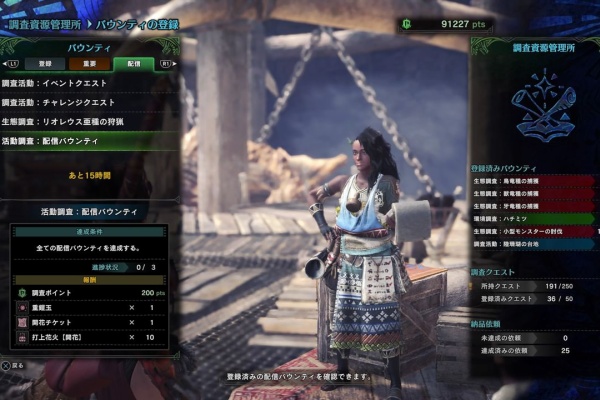Select registered bounty 牙竜種の捕獲
600x400 pixels.
(x=530, y=206)
